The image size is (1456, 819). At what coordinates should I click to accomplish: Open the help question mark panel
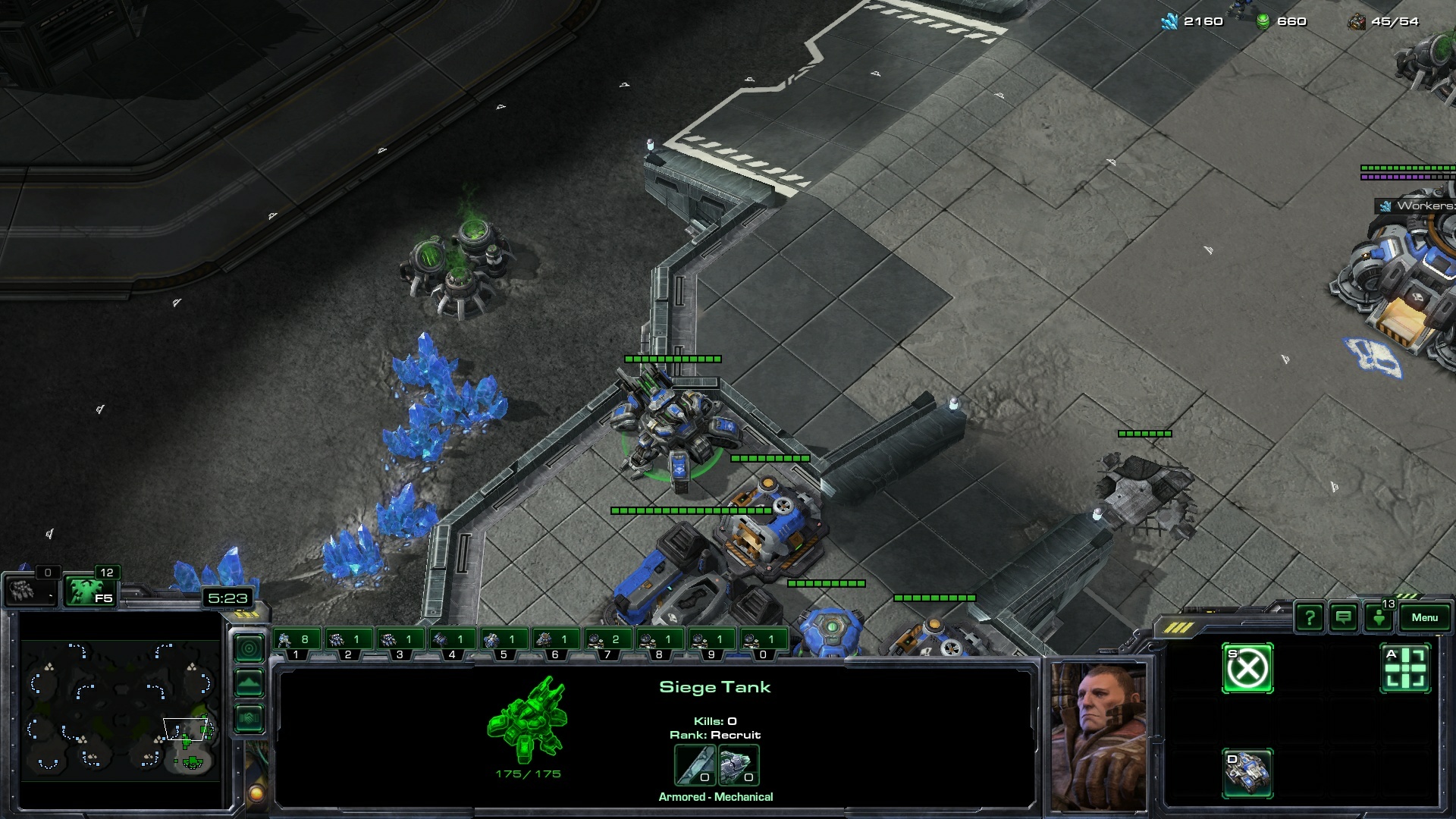pyautogui.click(x=1310, y=618)
